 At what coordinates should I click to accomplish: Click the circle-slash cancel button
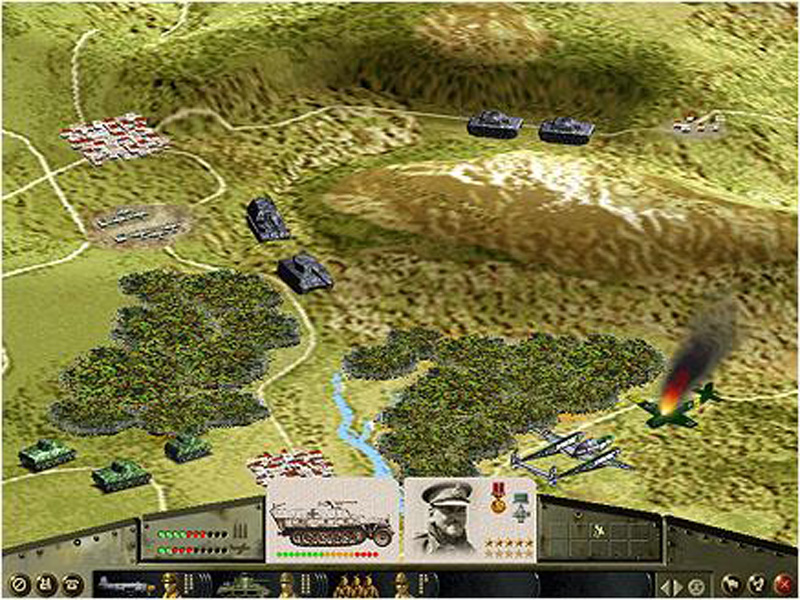coord(16,583)
